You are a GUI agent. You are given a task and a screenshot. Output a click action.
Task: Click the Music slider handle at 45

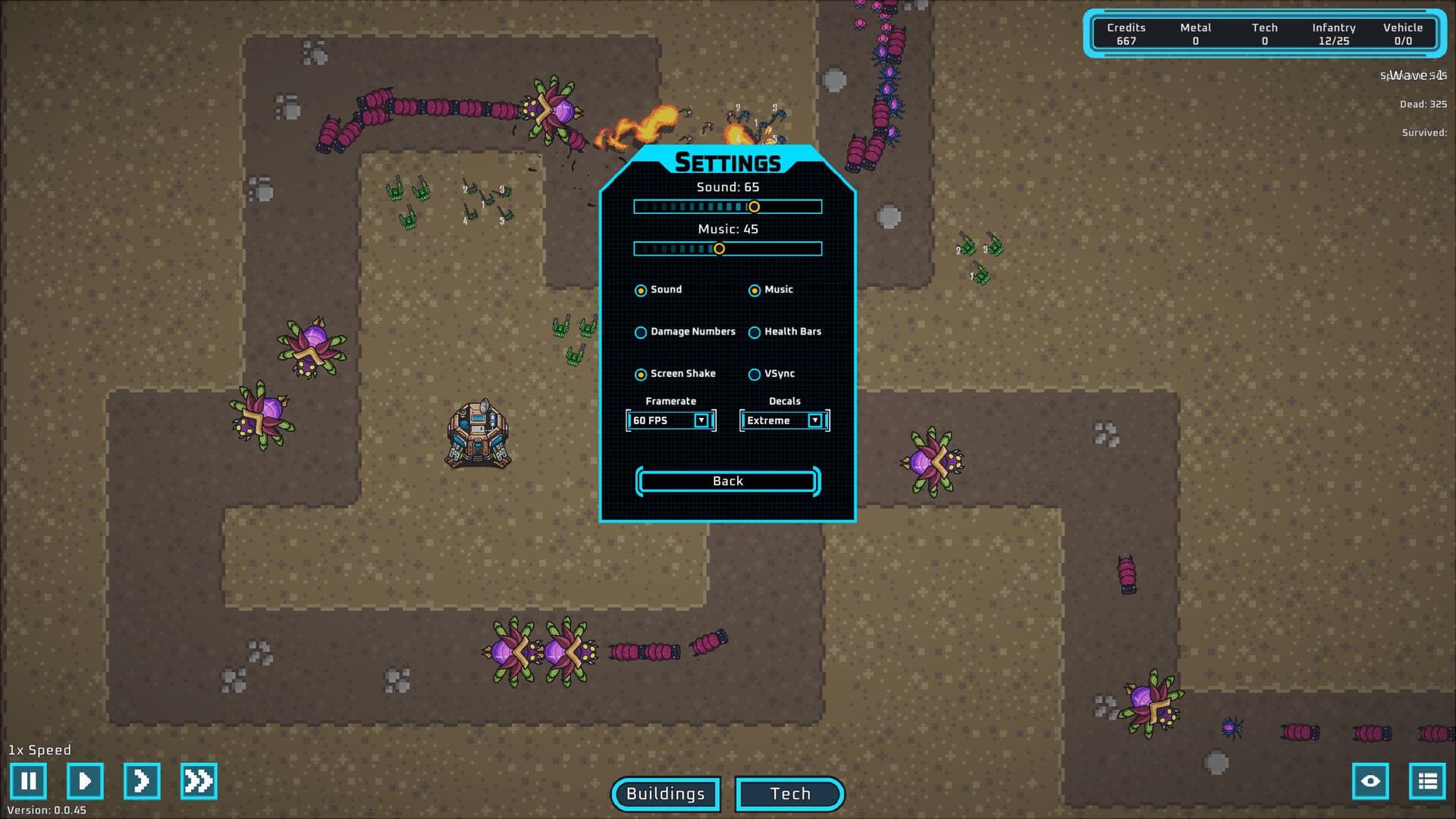click(x=721, y=247)
